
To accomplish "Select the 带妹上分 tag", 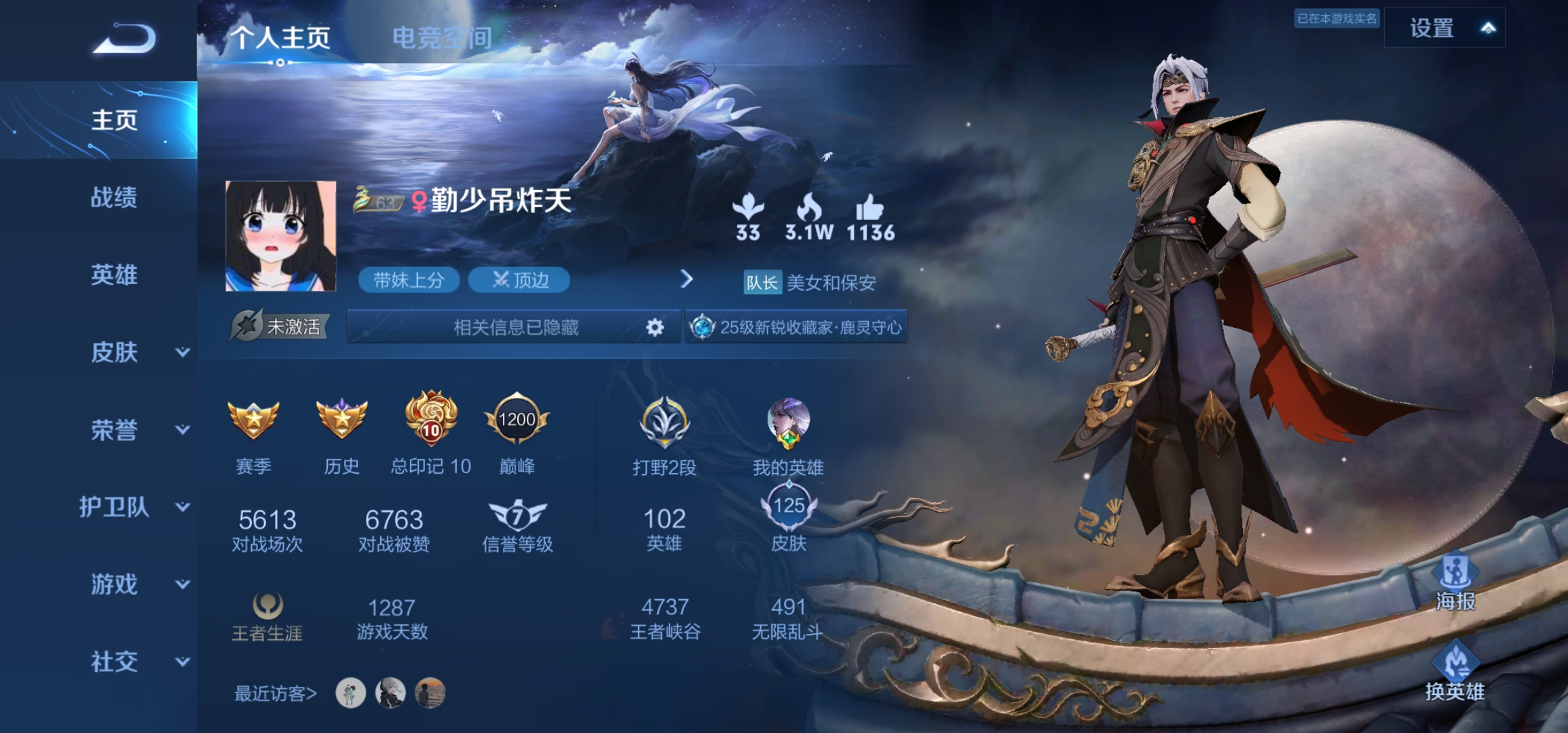I will coord(409,280).
